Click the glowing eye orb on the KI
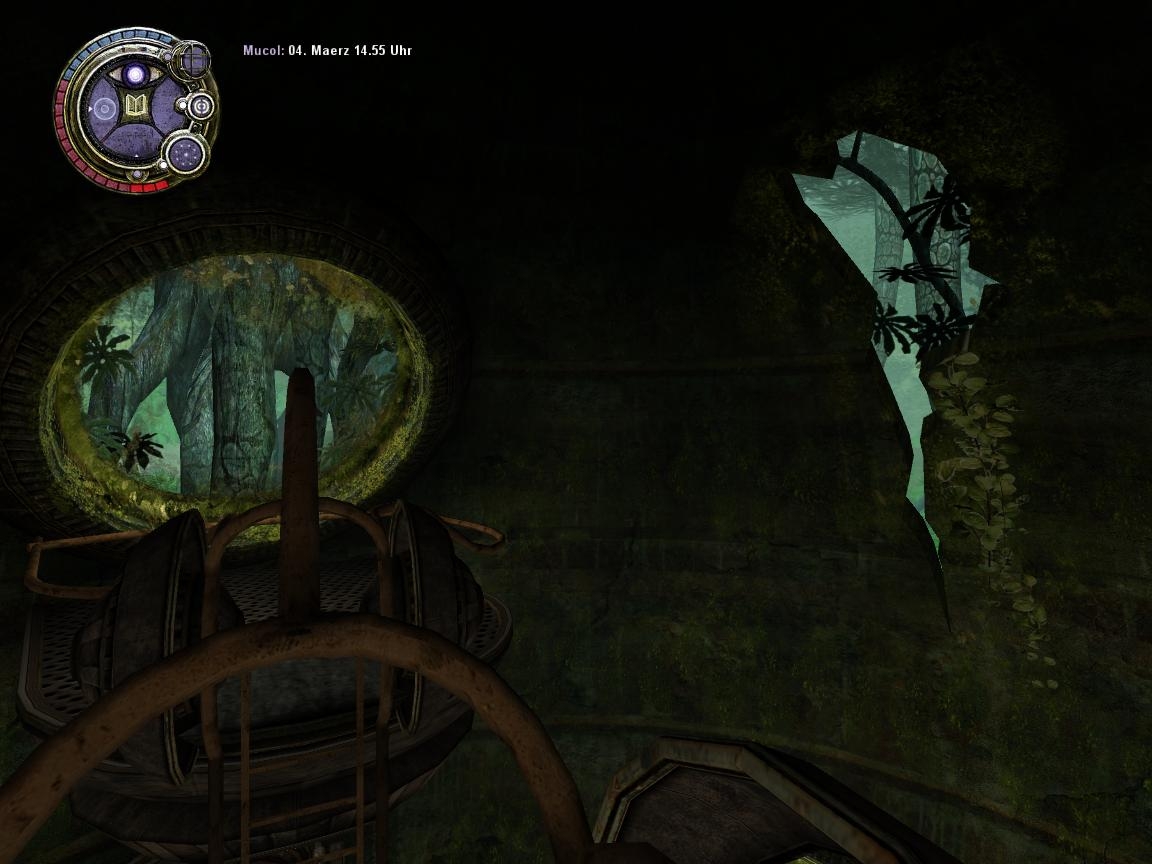This screenshot has height=864, width=1152. (x=135, y=74)
